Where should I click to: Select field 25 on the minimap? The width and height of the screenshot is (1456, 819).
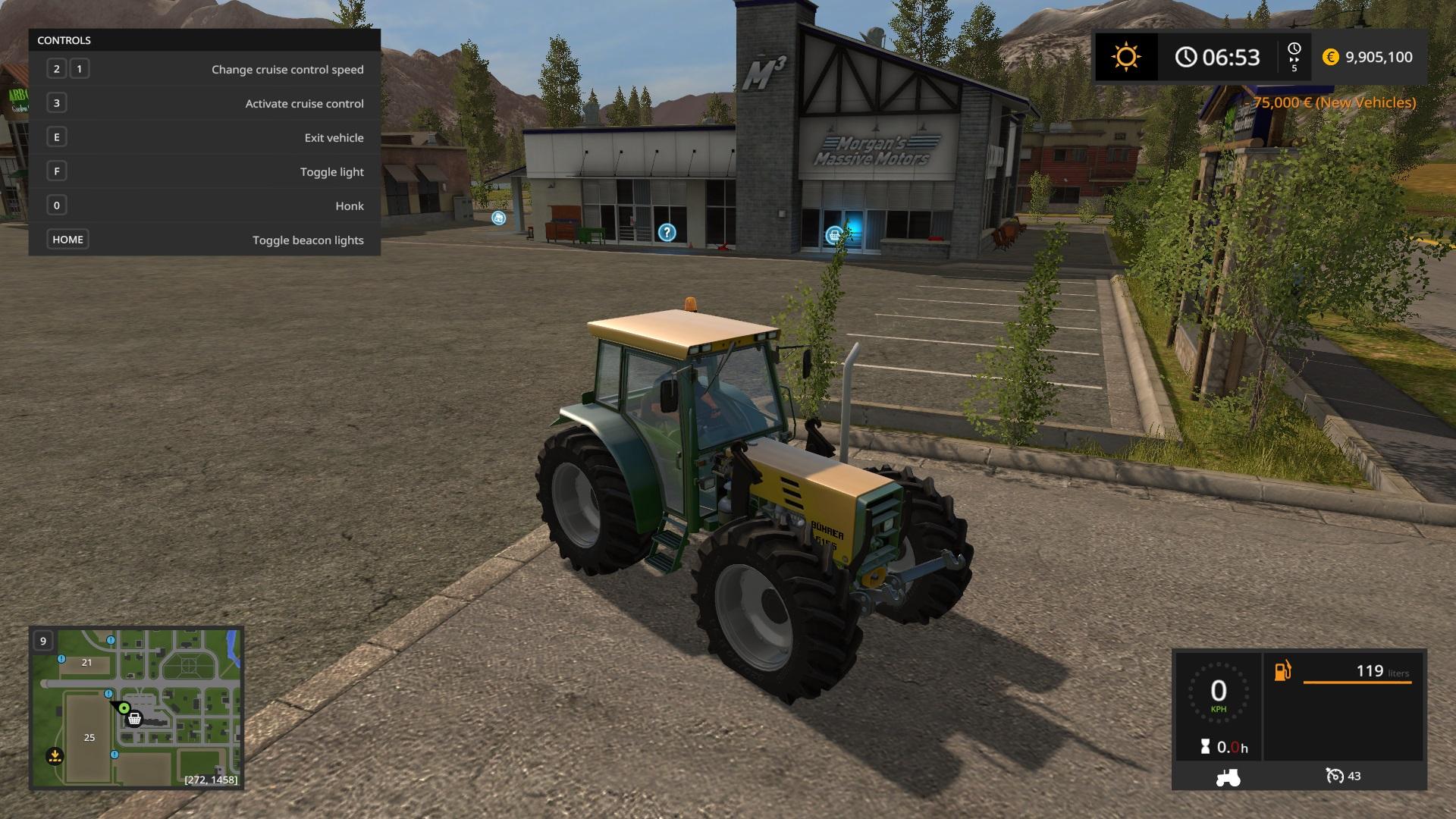[89, 737]
